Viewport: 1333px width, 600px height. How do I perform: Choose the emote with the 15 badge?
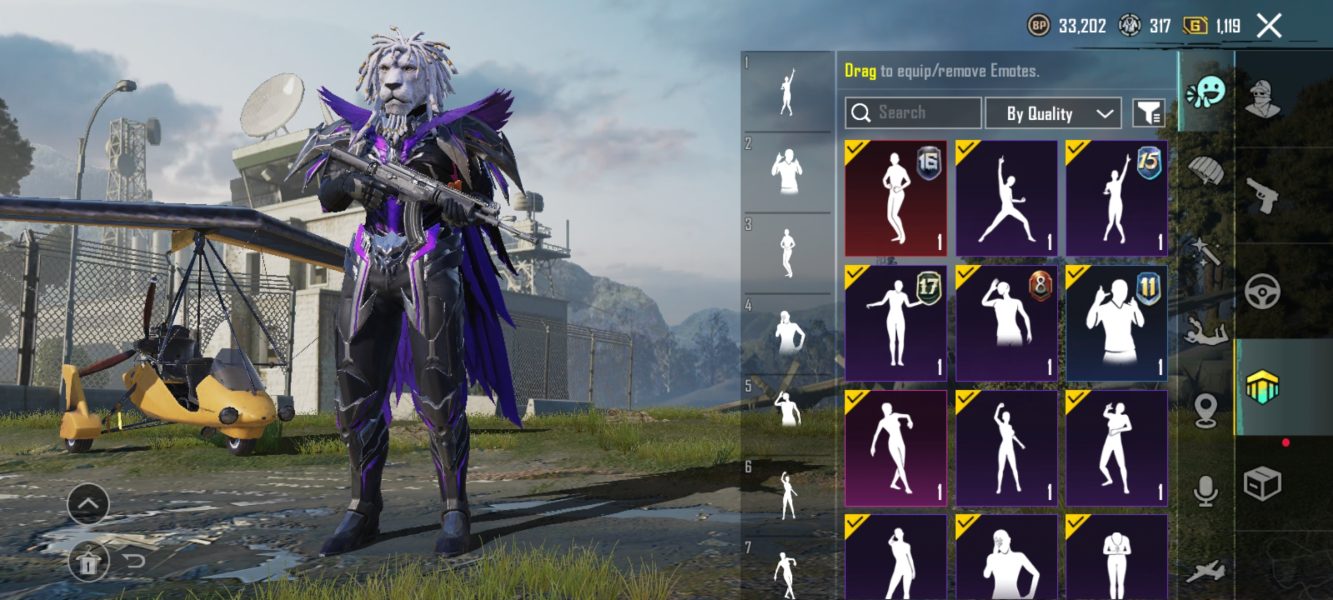pyautogui.click(x=1116, y=198)
